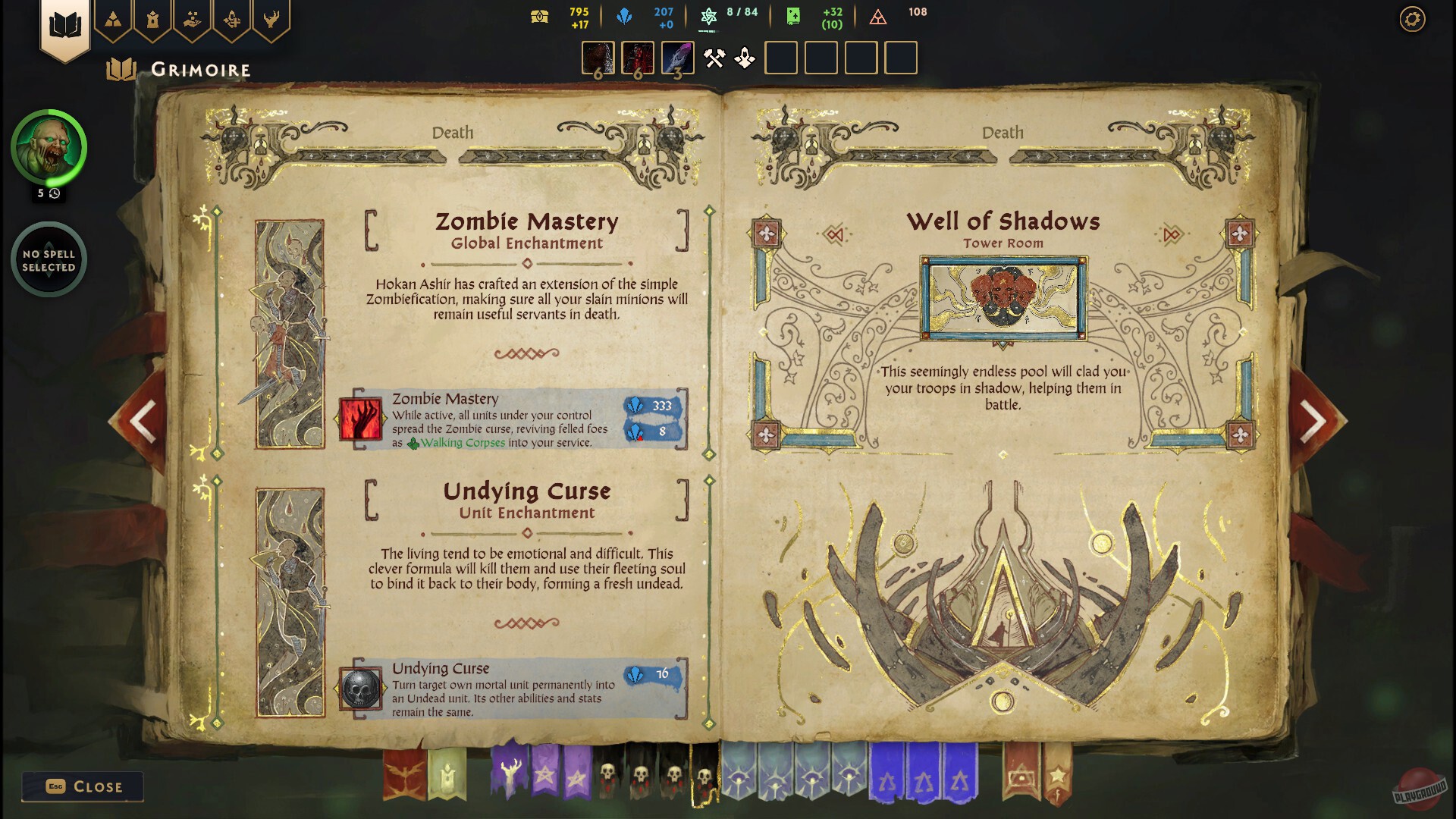Close the Grimoire with the Esc Close button
The width and height of the screenshot is (1456, 819).
[82, 786]
